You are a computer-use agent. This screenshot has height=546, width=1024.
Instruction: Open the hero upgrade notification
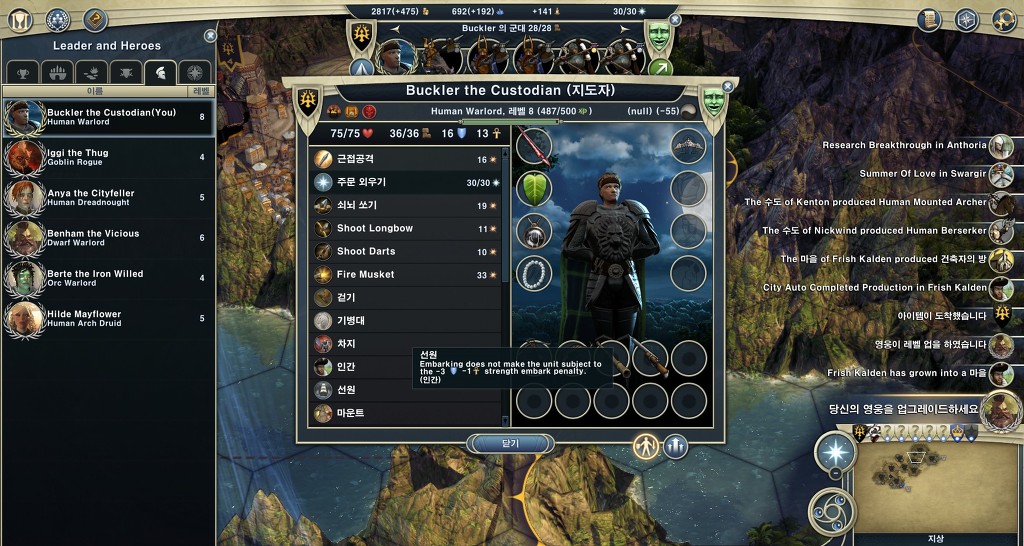tap(1000, 408)
